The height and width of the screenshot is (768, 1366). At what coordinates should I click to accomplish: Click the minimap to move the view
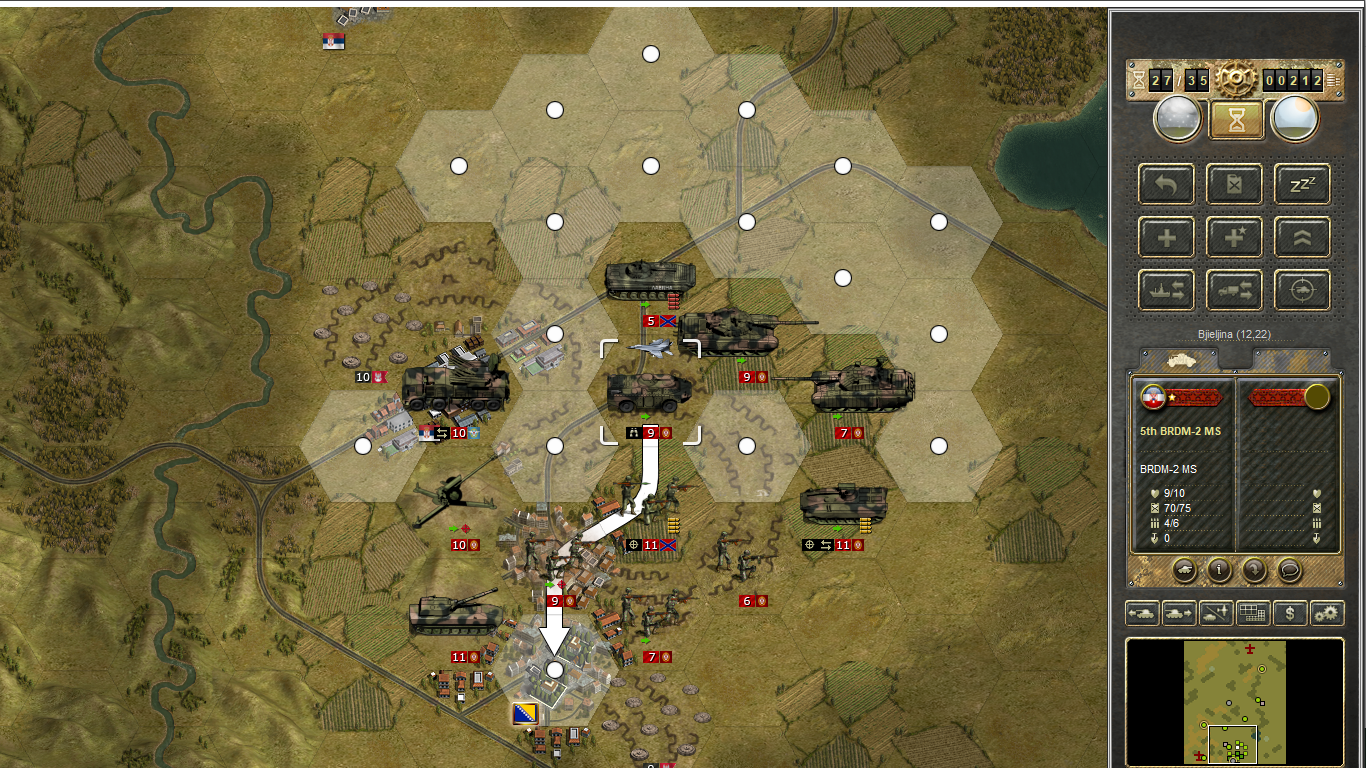[x=1235, y=700]
